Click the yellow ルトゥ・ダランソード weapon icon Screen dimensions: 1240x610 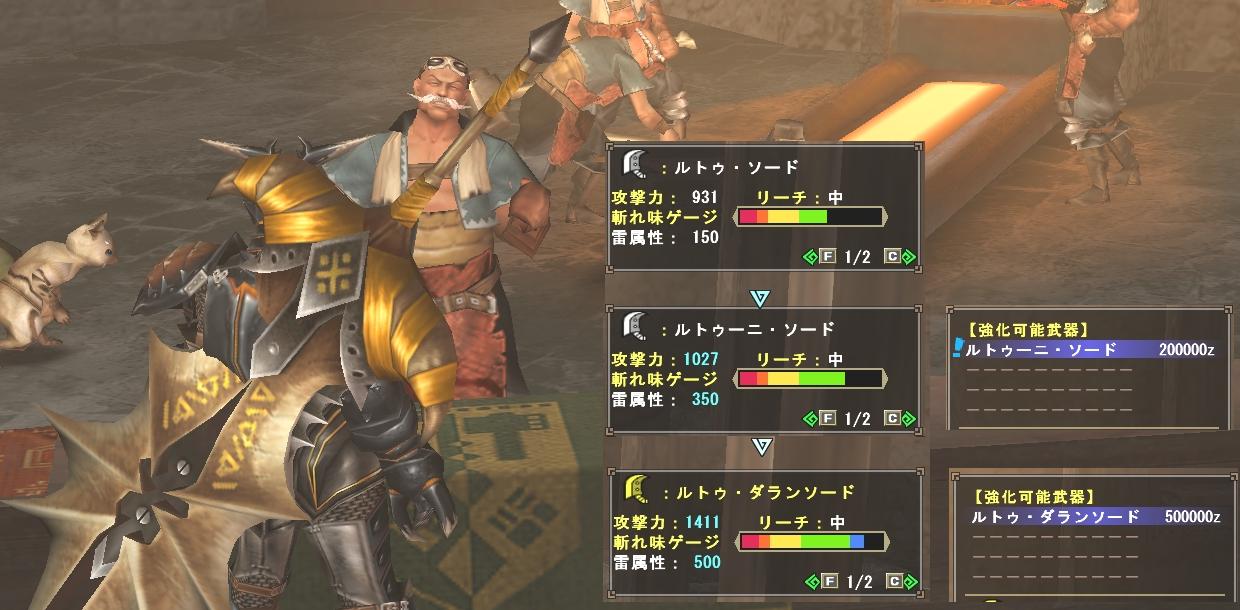point(634,489)
